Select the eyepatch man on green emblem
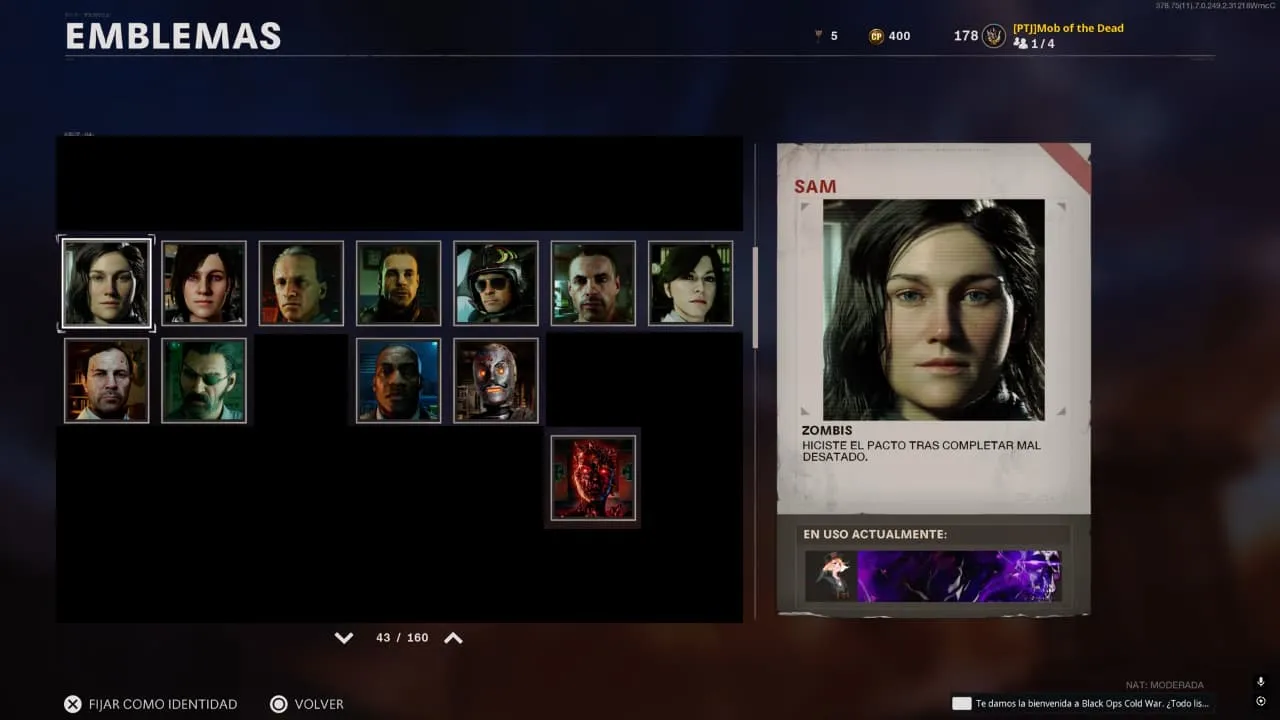 click(x=204, y=380)
